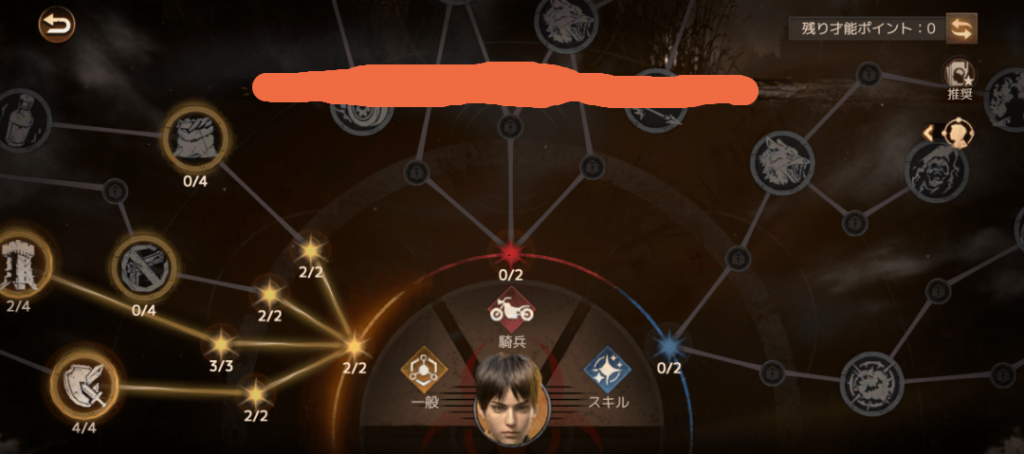The width and height of the screenshot is (1024, 454).
Task: Select the red star talent node 0/2
Action: coord(511,251)
